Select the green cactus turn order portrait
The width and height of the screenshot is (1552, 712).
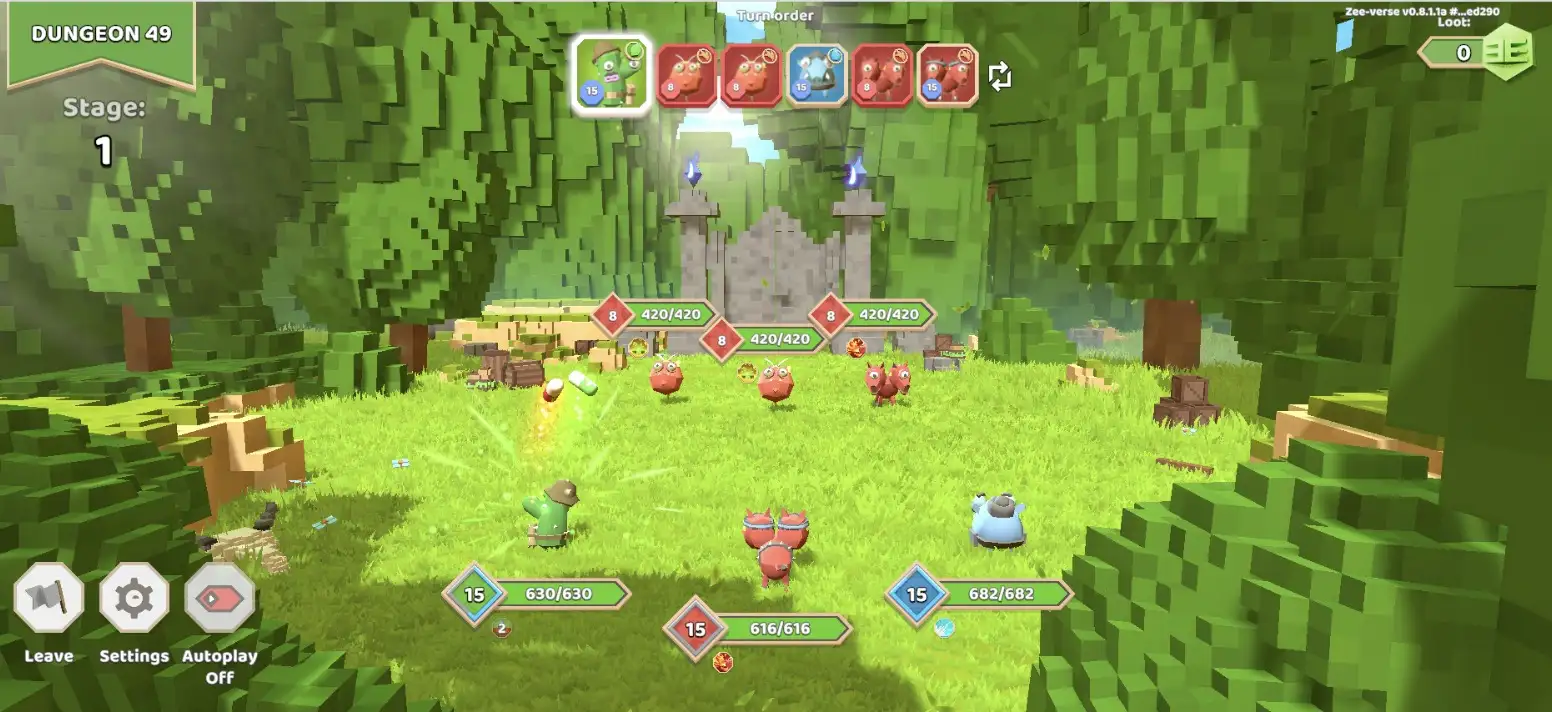pyautogui.click(x=612, y=74)
